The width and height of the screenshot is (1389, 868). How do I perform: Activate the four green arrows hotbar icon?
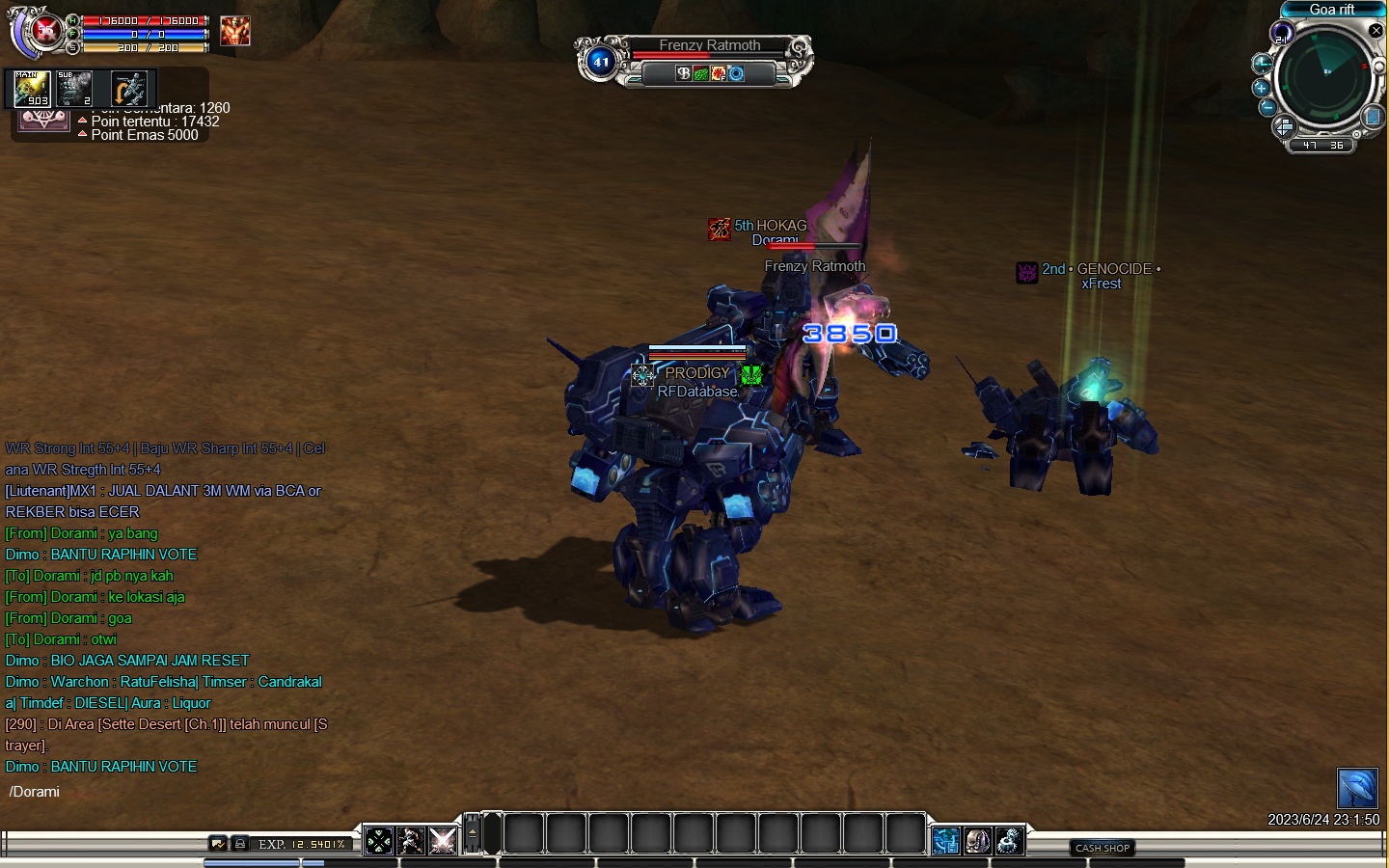click(x=379, y=841)
